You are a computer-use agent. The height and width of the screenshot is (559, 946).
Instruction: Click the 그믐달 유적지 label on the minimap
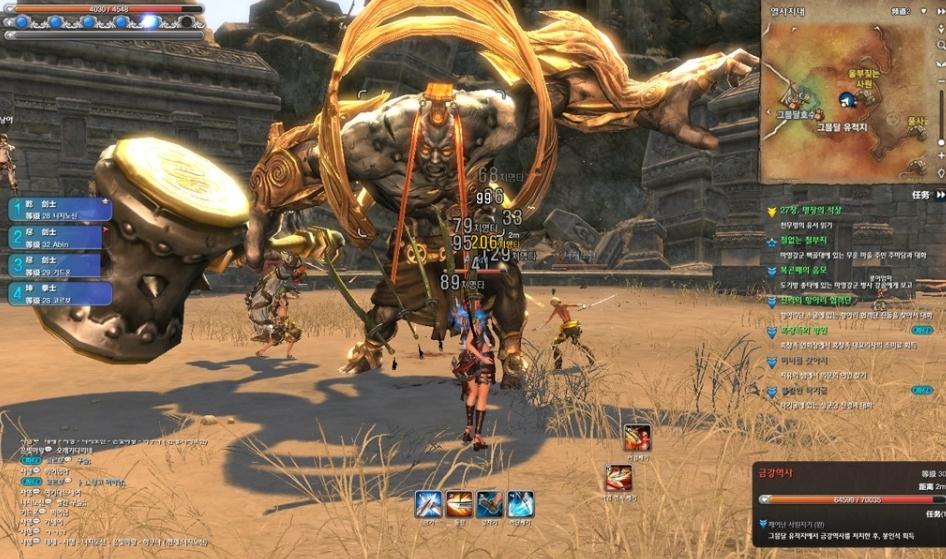pyautogui.click(x=845, y=127)
